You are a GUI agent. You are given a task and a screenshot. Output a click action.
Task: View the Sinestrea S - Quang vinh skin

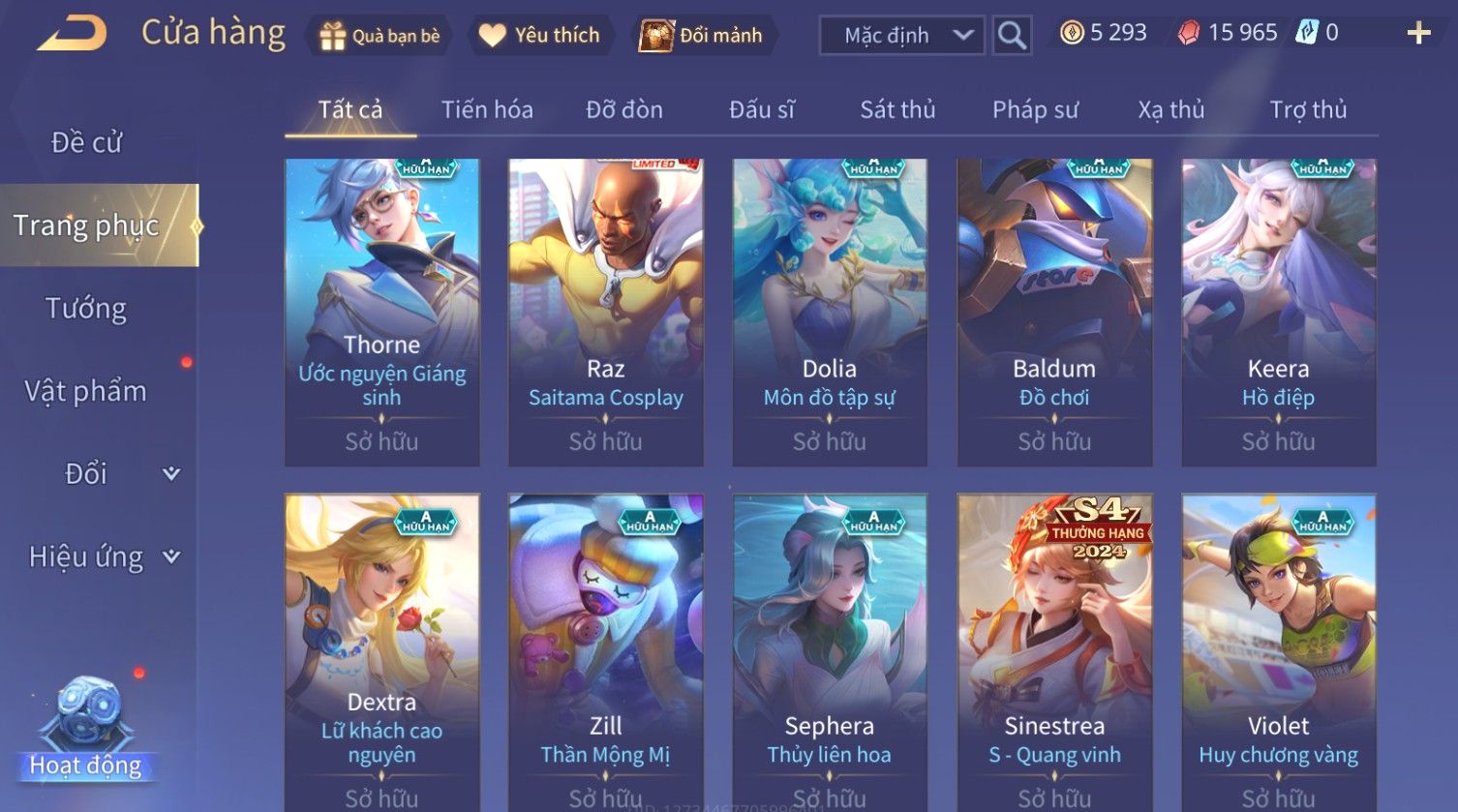point(1054,648)
